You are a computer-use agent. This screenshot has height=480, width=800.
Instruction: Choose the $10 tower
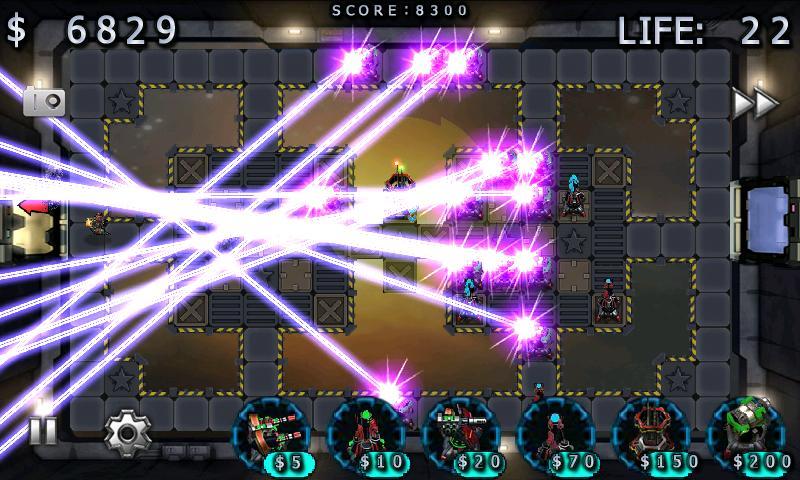pyautogui.click(x=366, y=435)
